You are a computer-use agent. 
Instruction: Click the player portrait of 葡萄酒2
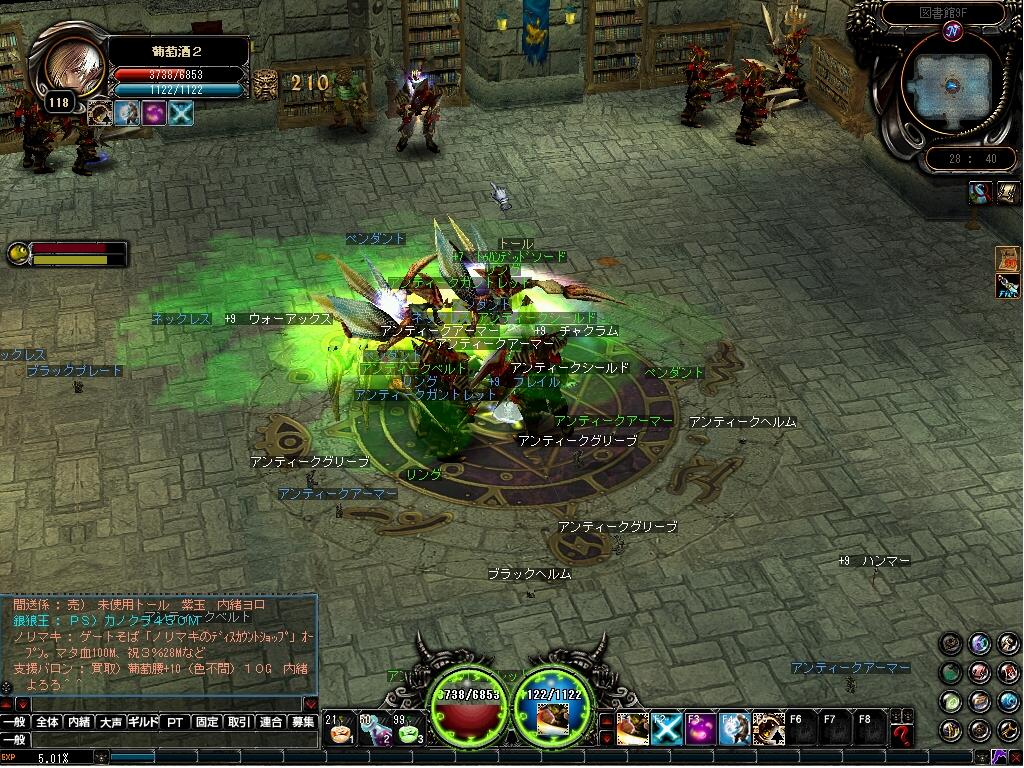[74, 66]
